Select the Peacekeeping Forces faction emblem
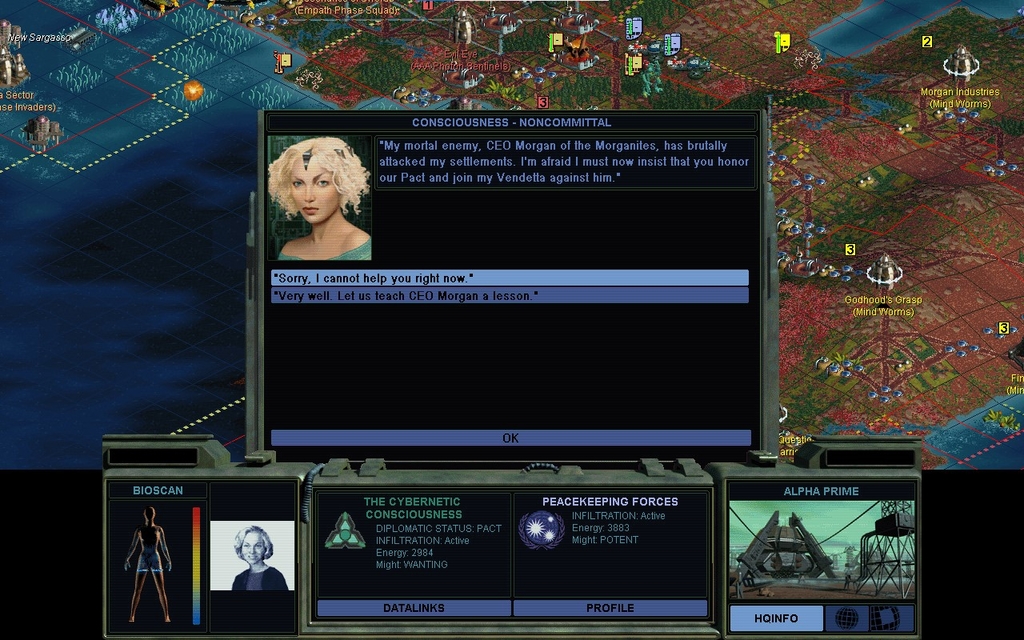 (541, 529)
